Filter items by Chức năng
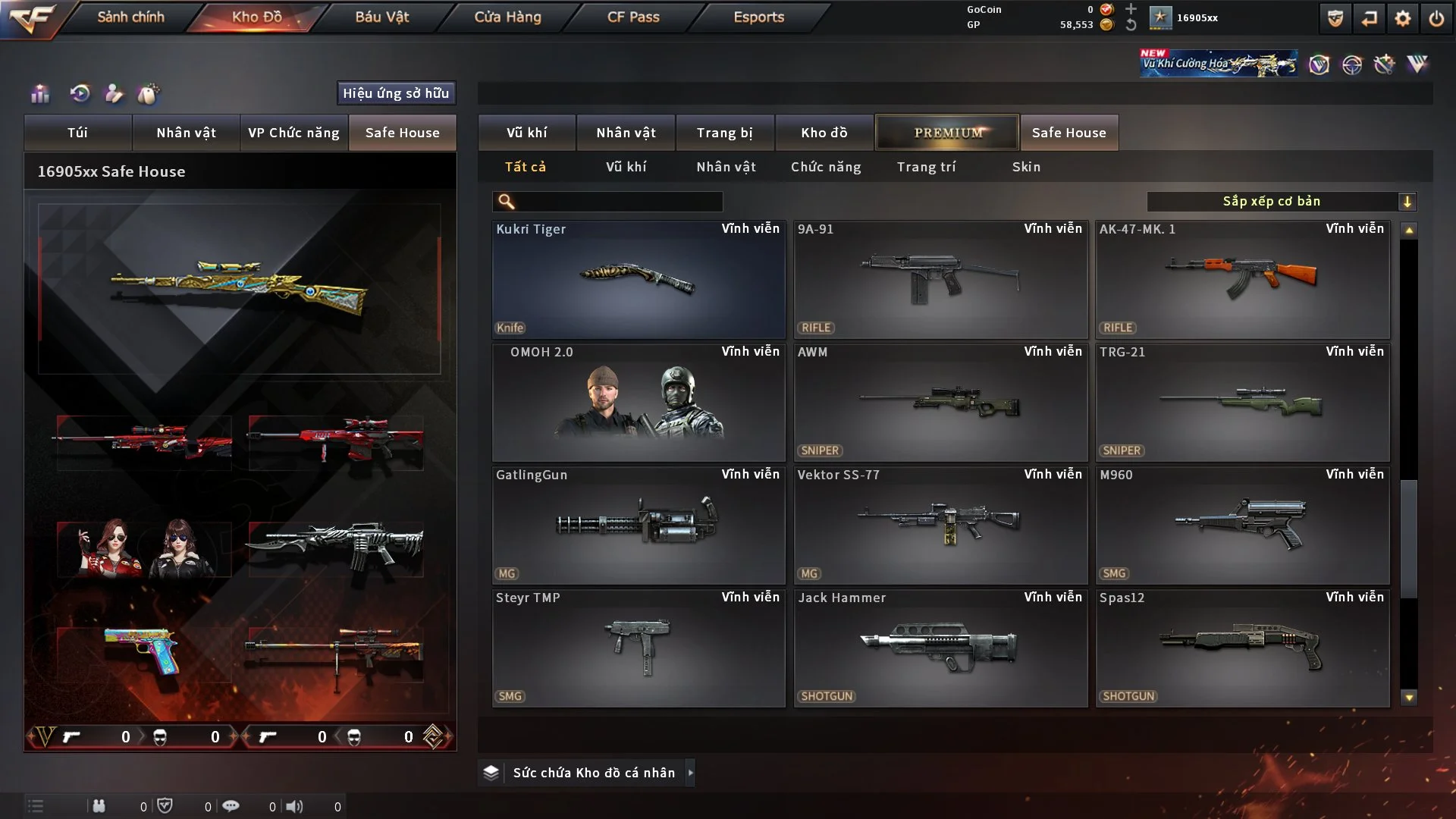 pyautogui.click(x=826, y=167)
